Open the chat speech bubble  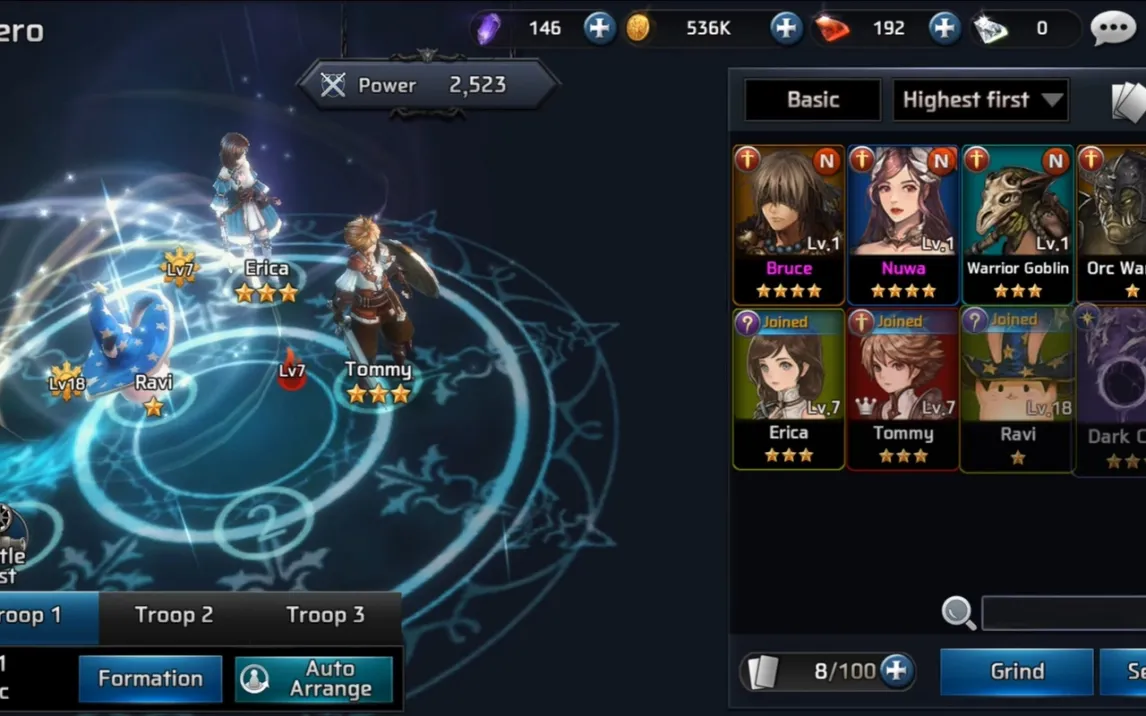(x=1112, y=28)
